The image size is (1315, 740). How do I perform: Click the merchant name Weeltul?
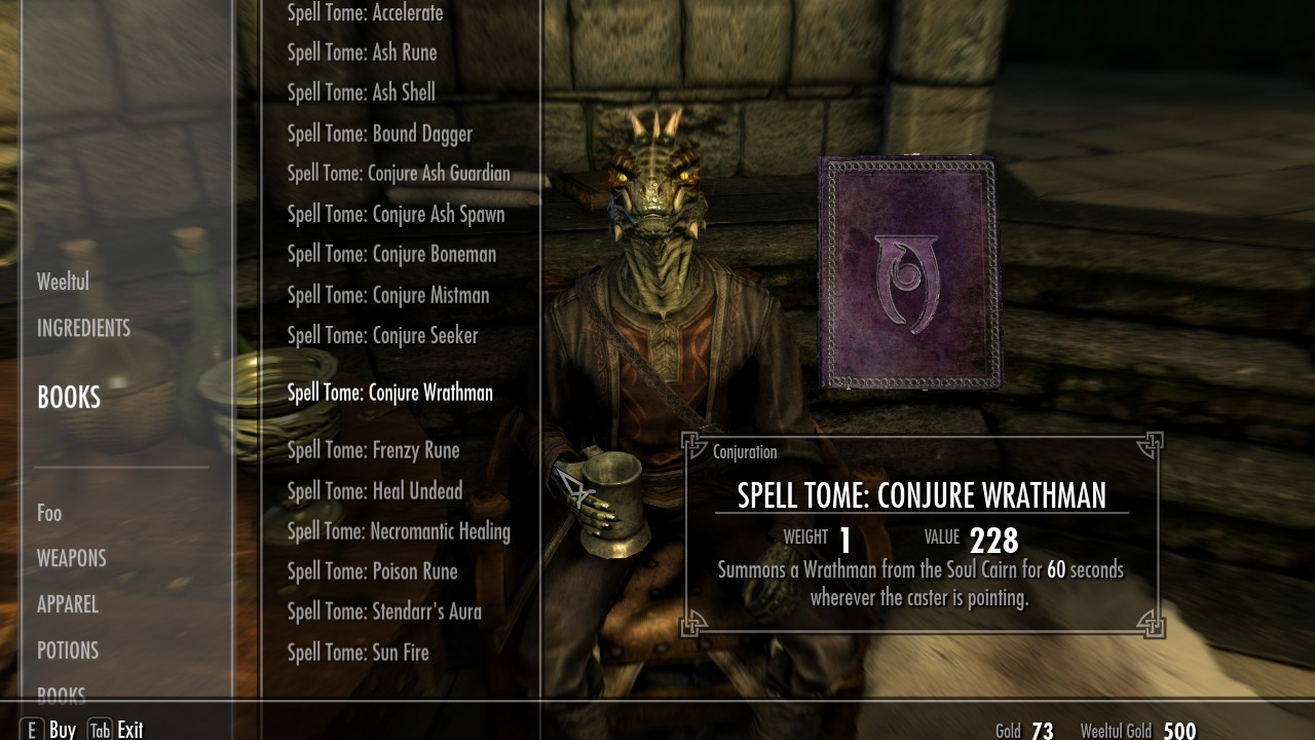coord(62,281)
